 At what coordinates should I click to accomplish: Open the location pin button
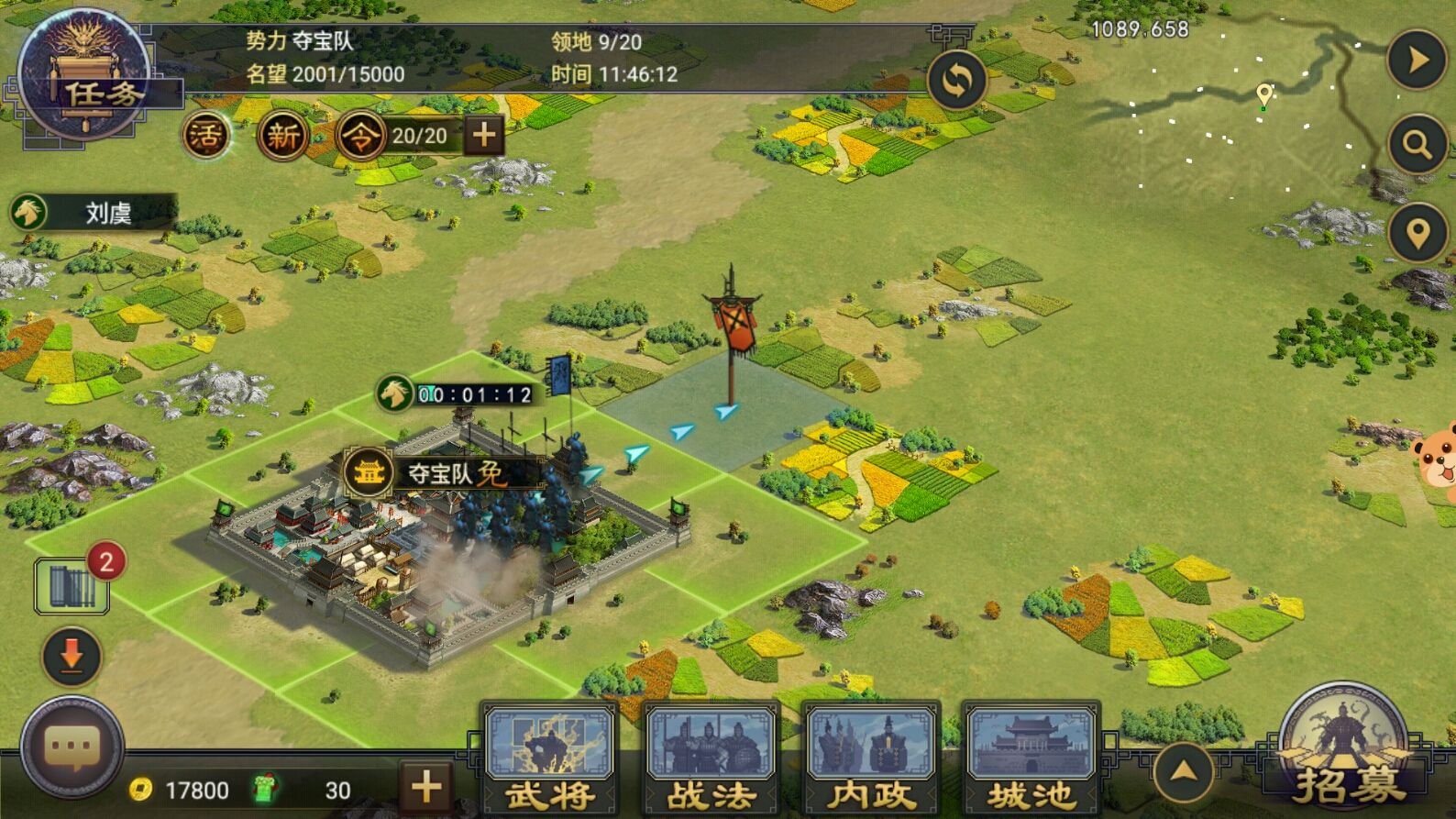point(1417,233)
